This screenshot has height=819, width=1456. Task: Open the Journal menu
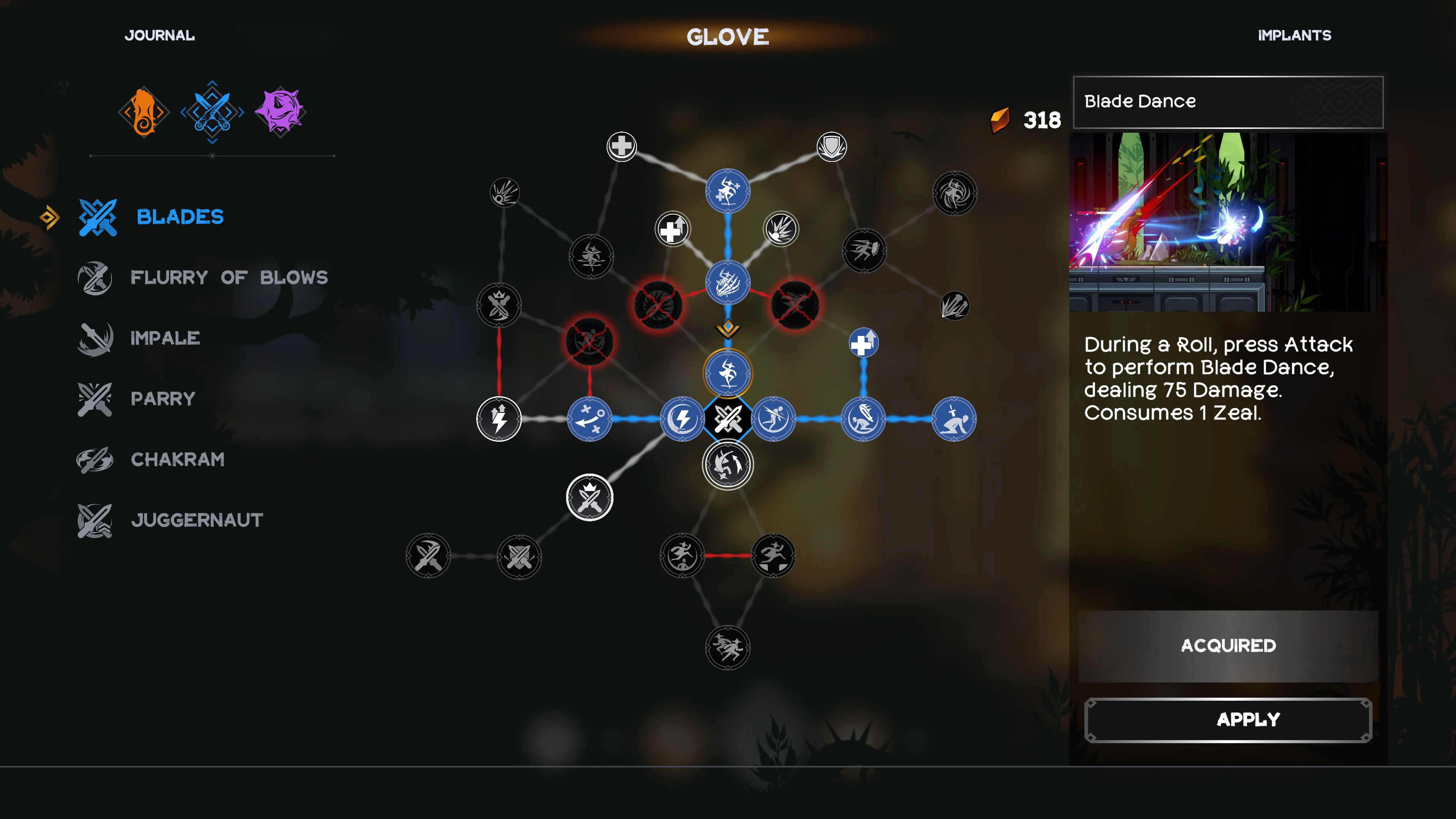click(160, 35)
